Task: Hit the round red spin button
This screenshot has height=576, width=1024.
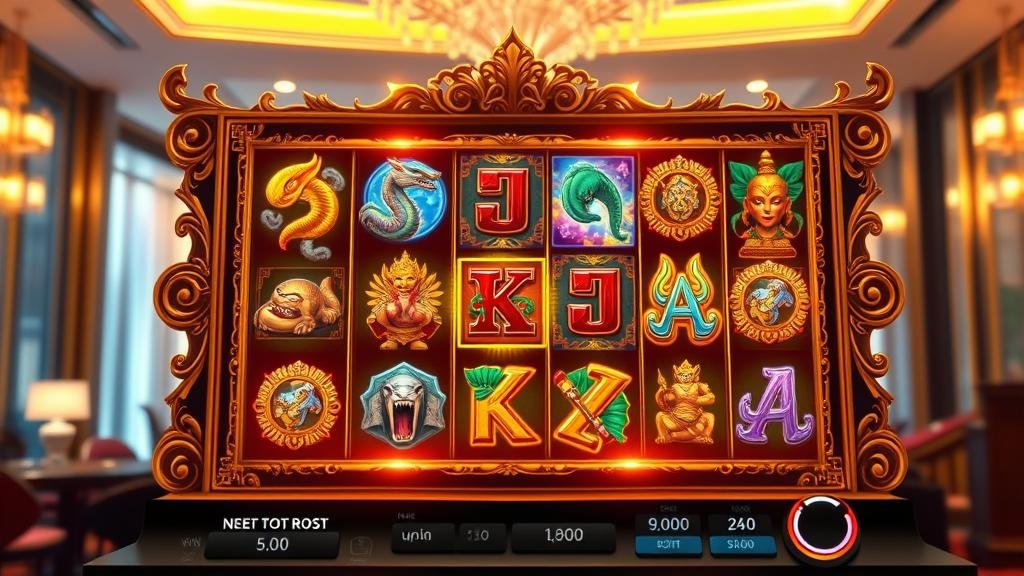Action: pos(822,528)
